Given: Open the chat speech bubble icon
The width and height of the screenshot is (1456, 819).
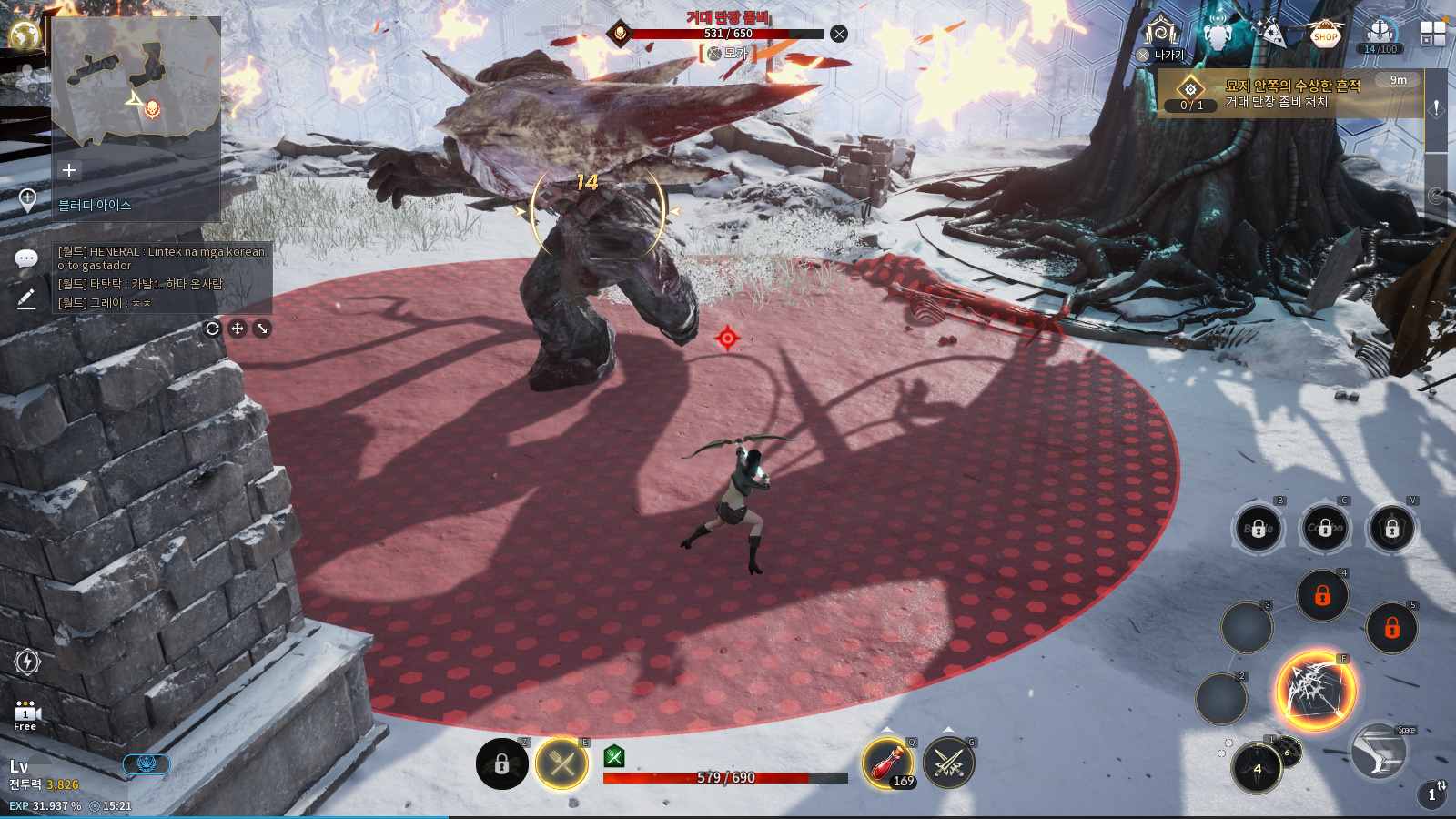Looking at the screenshot, I should [26, 259].
